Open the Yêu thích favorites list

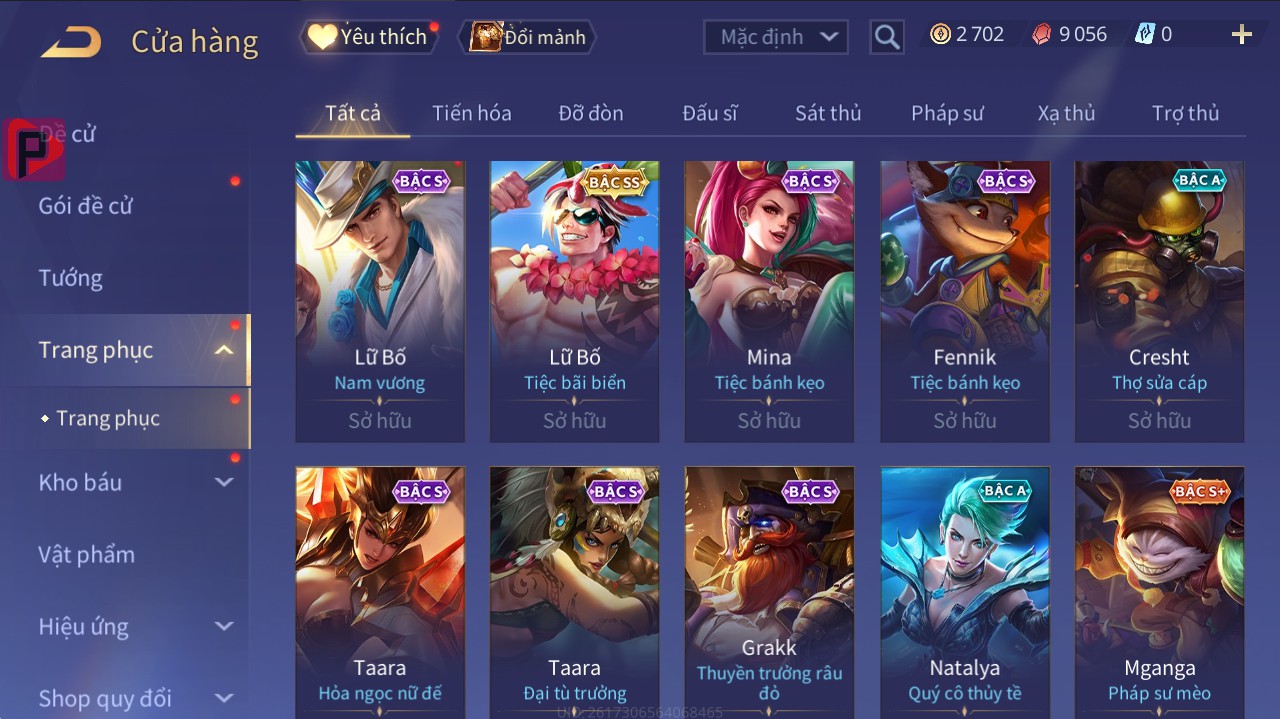[x=369, y=37]
